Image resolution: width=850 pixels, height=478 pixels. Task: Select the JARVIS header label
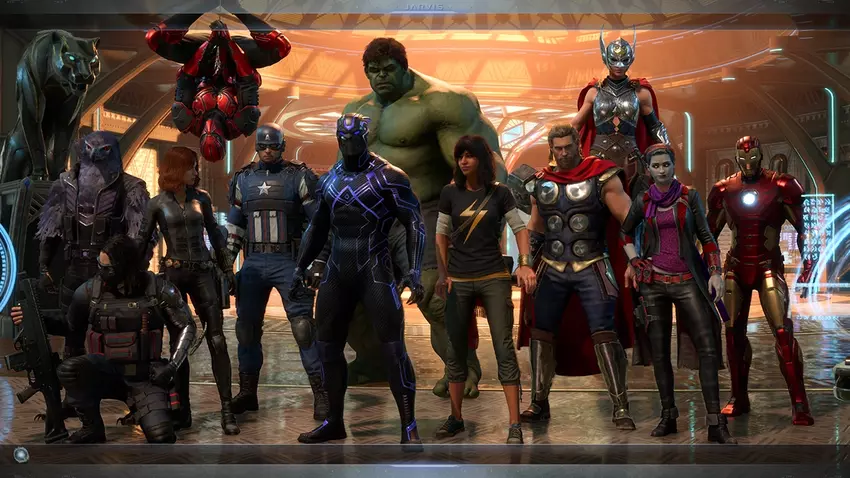[x=424, y=8]
